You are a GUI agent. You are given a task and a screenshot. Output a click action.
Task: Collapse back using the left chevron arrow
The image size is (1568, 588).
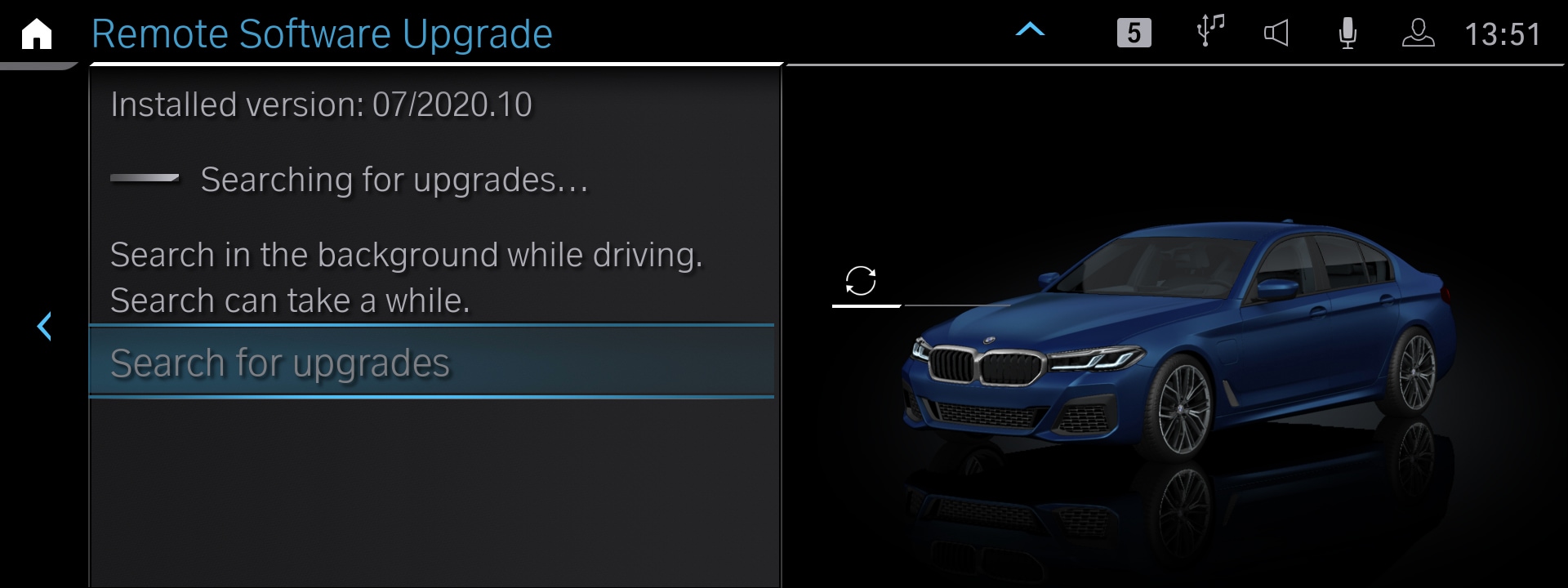click(45, 326)
